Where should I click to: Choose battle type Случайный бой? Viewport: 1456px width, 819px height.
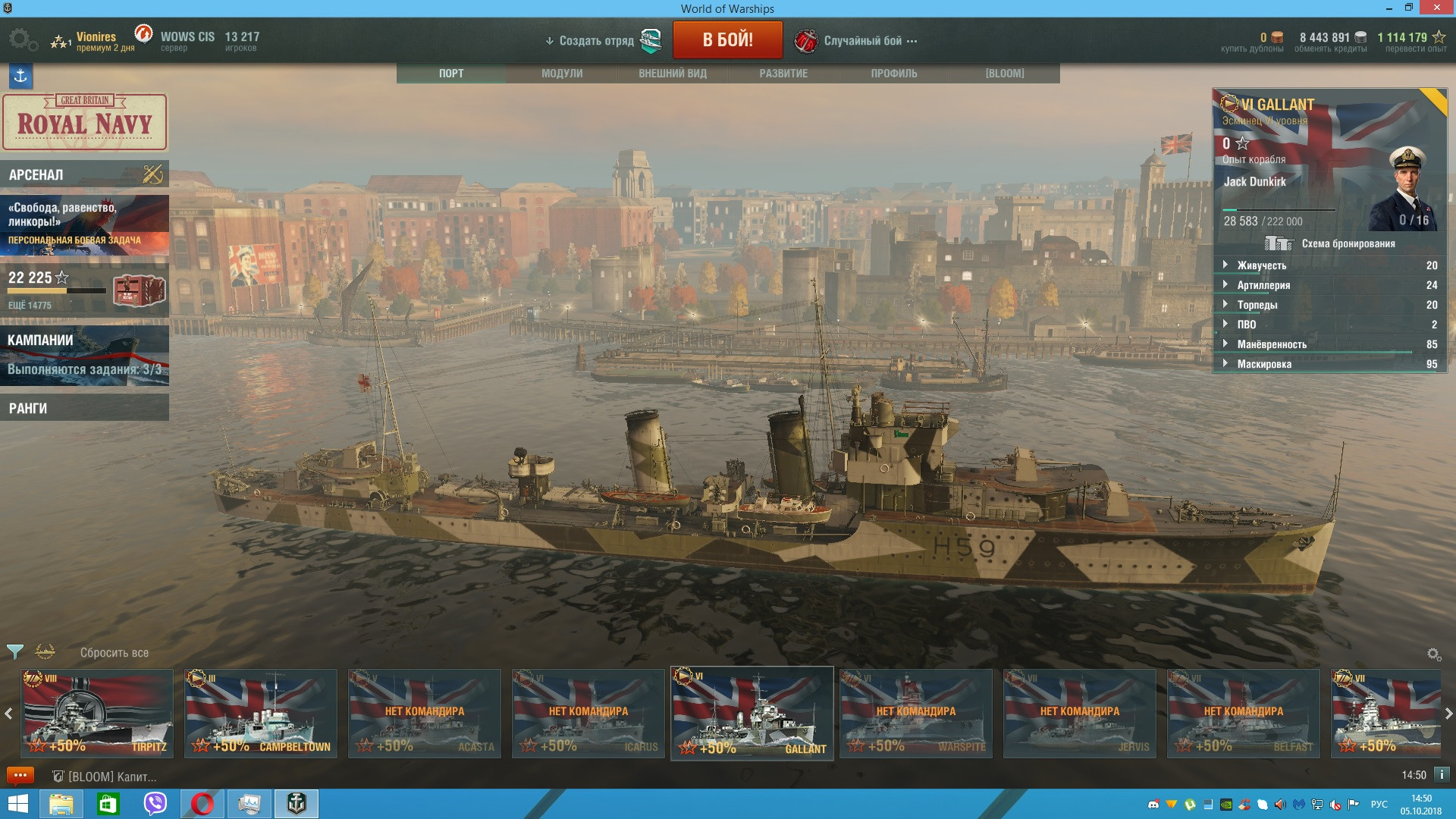[863, 41]
